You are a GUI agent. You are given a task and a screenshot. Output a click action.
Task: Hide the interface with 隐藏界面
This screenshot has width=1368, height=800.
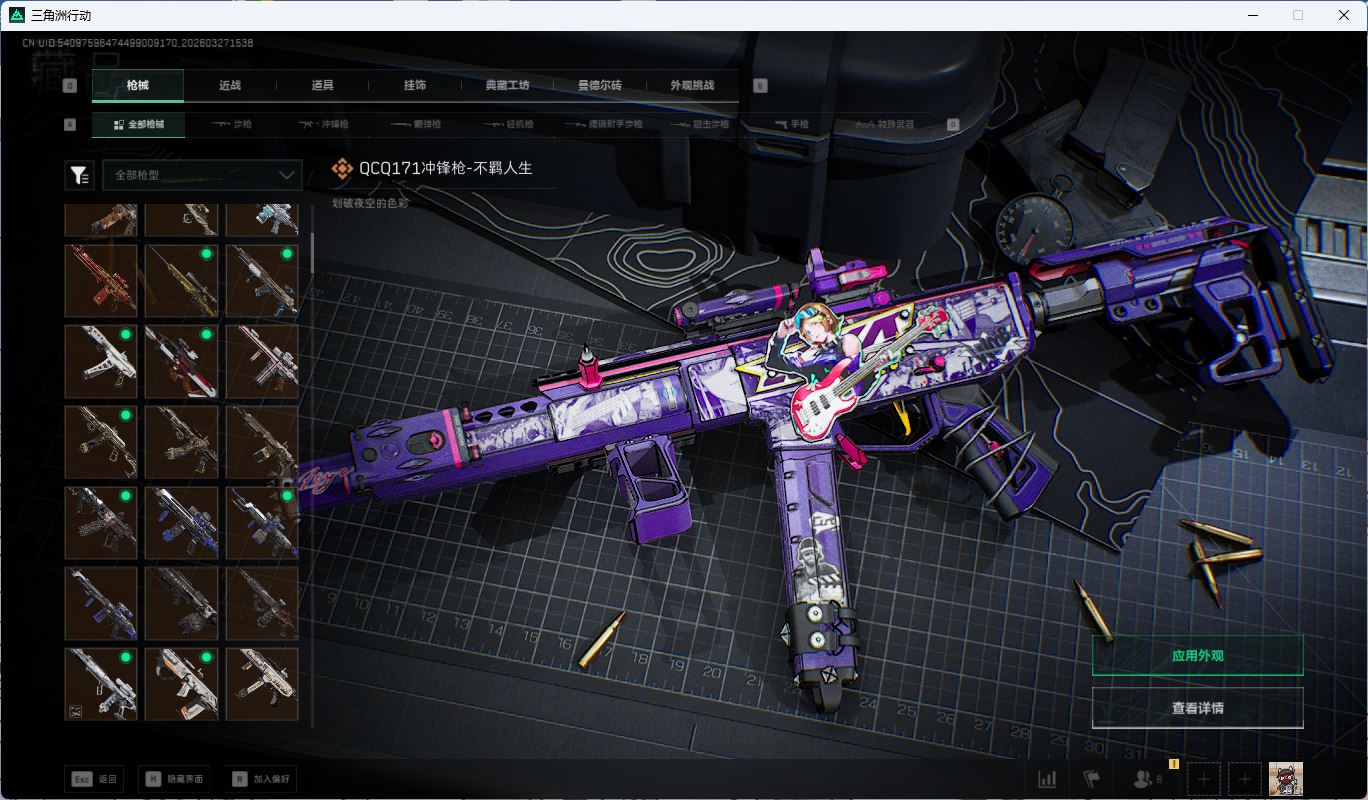[175, 779]
